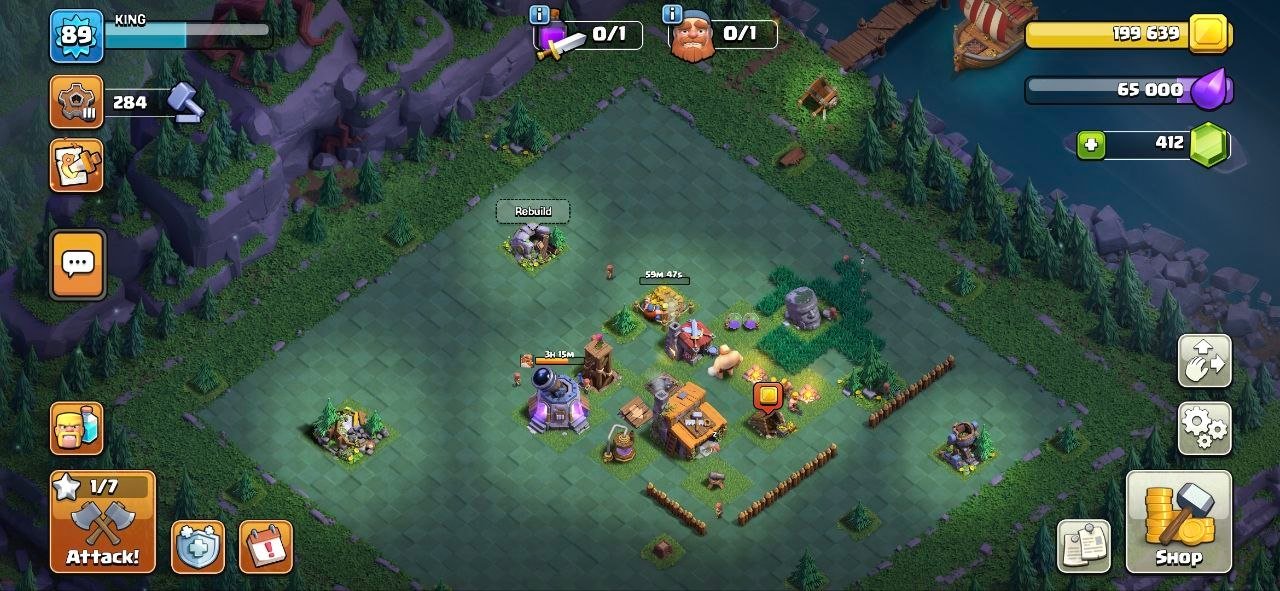The width and height of the screenshot is (1280, 591).
Task: Tap the Attack! button
Action: point(103,522)
